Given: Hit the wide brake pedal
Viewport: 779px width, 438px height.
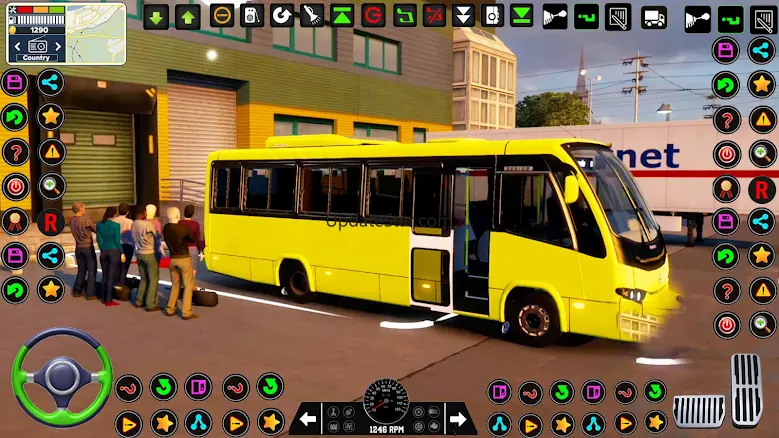Looking at the screenshot, I should pyautogui.click(x=698, y=409).
